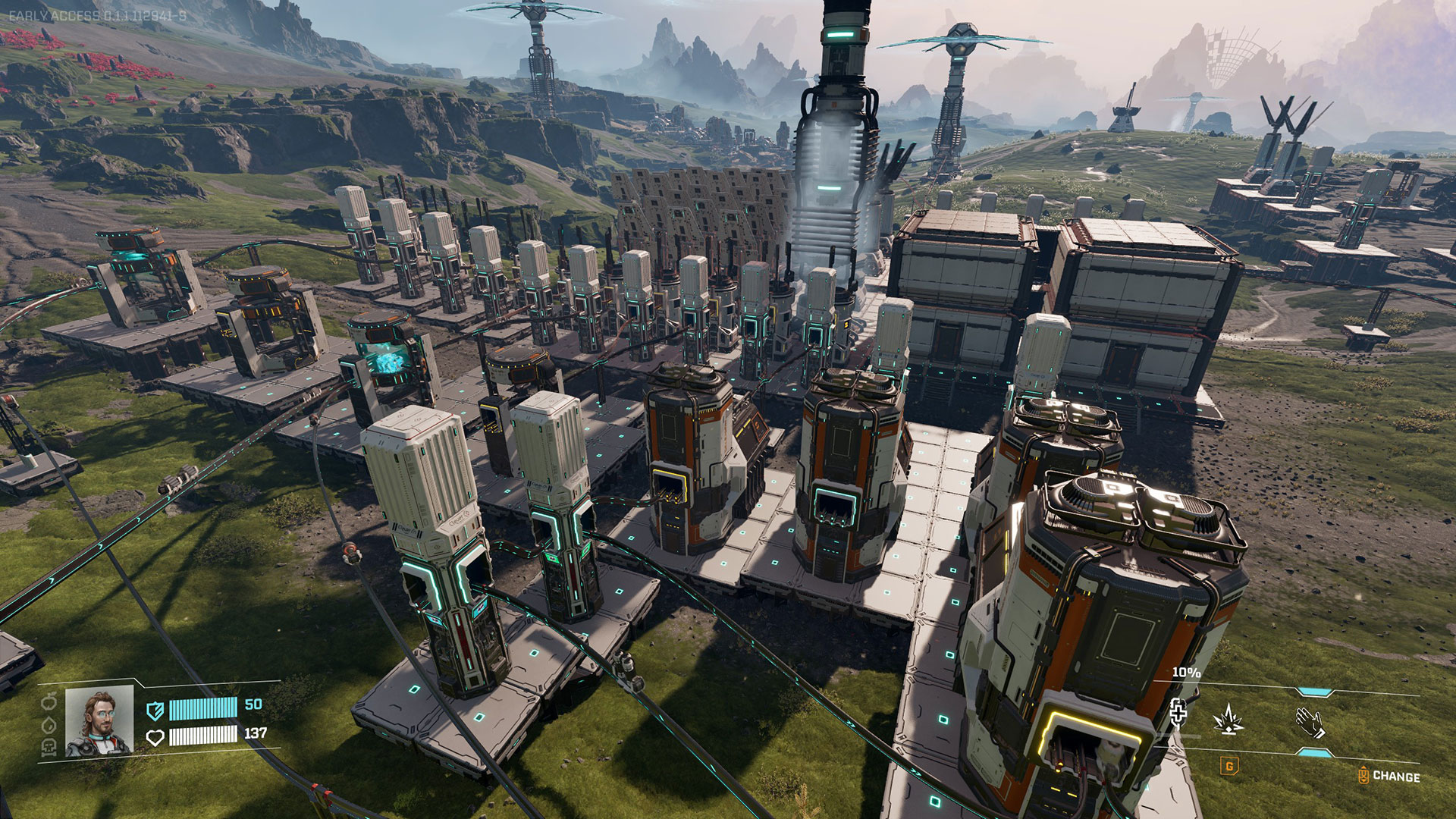Activate the medkit heal item icon
The image size is (1456, 819).
coord(1178,713)
